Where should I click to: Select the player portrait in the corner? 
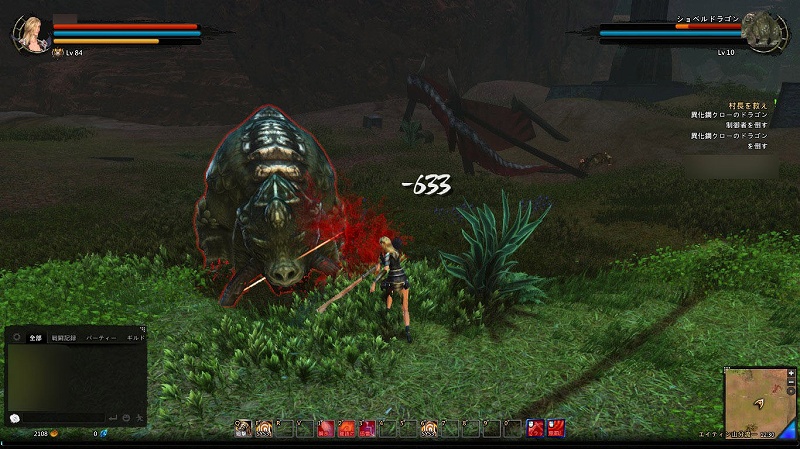(30, 33)
